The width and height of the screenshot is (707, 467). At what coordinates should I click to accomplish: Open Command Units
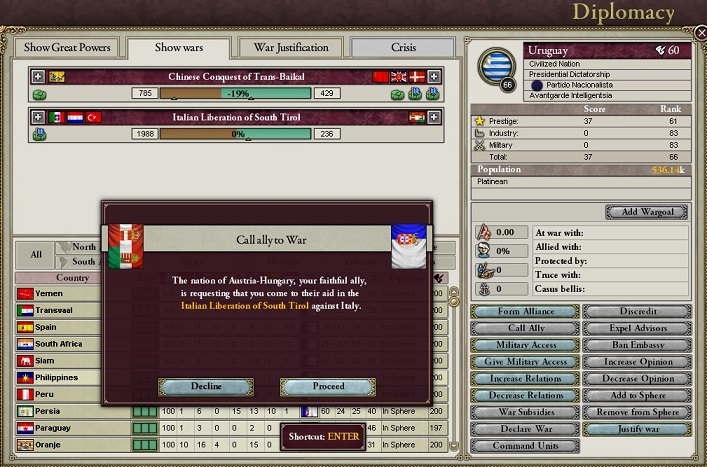[x=526, y=446]
